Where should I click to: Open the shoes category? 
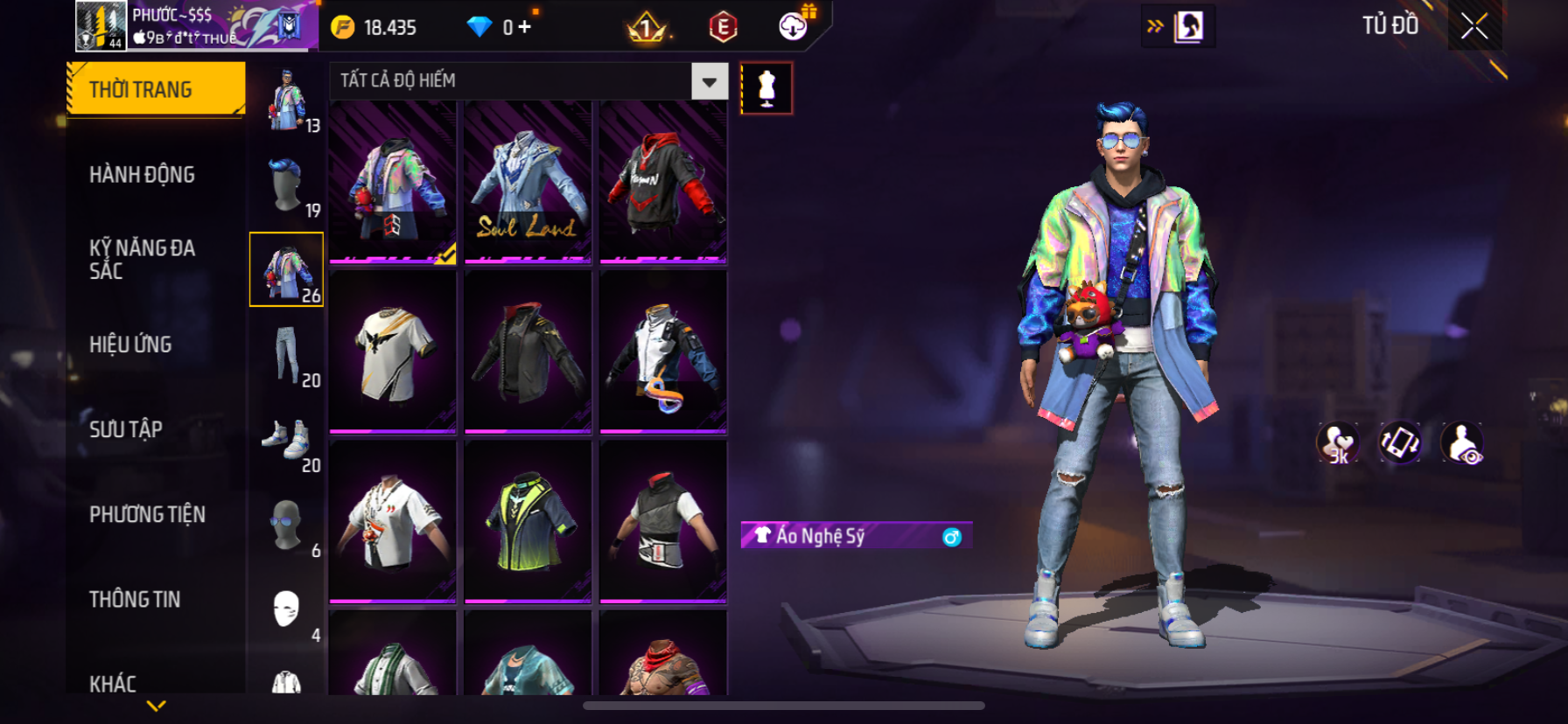pos(287,439)
